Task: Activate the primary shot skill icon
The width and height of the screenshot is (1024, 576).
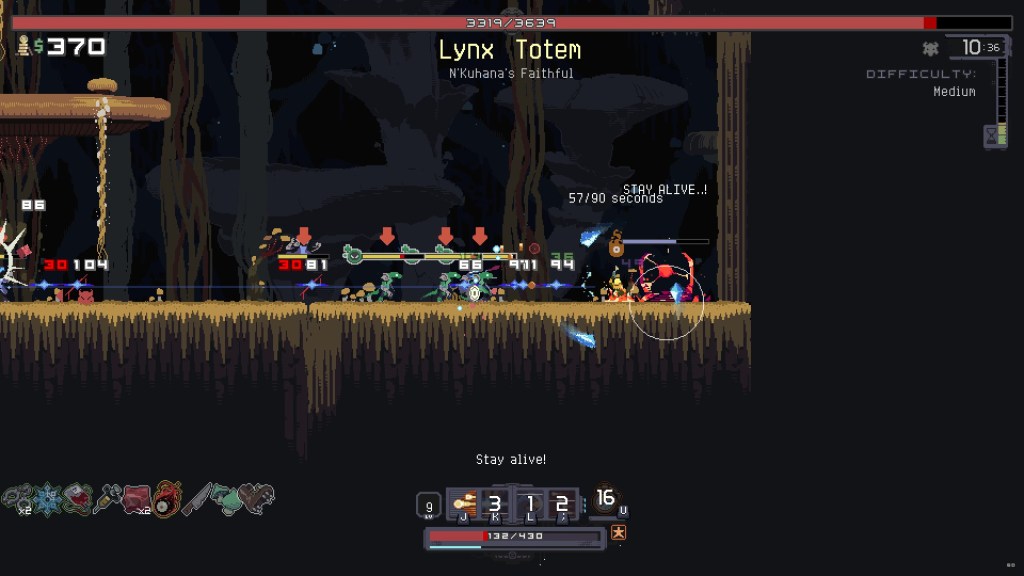Action: pyautogui.click(x=463, y=504)
